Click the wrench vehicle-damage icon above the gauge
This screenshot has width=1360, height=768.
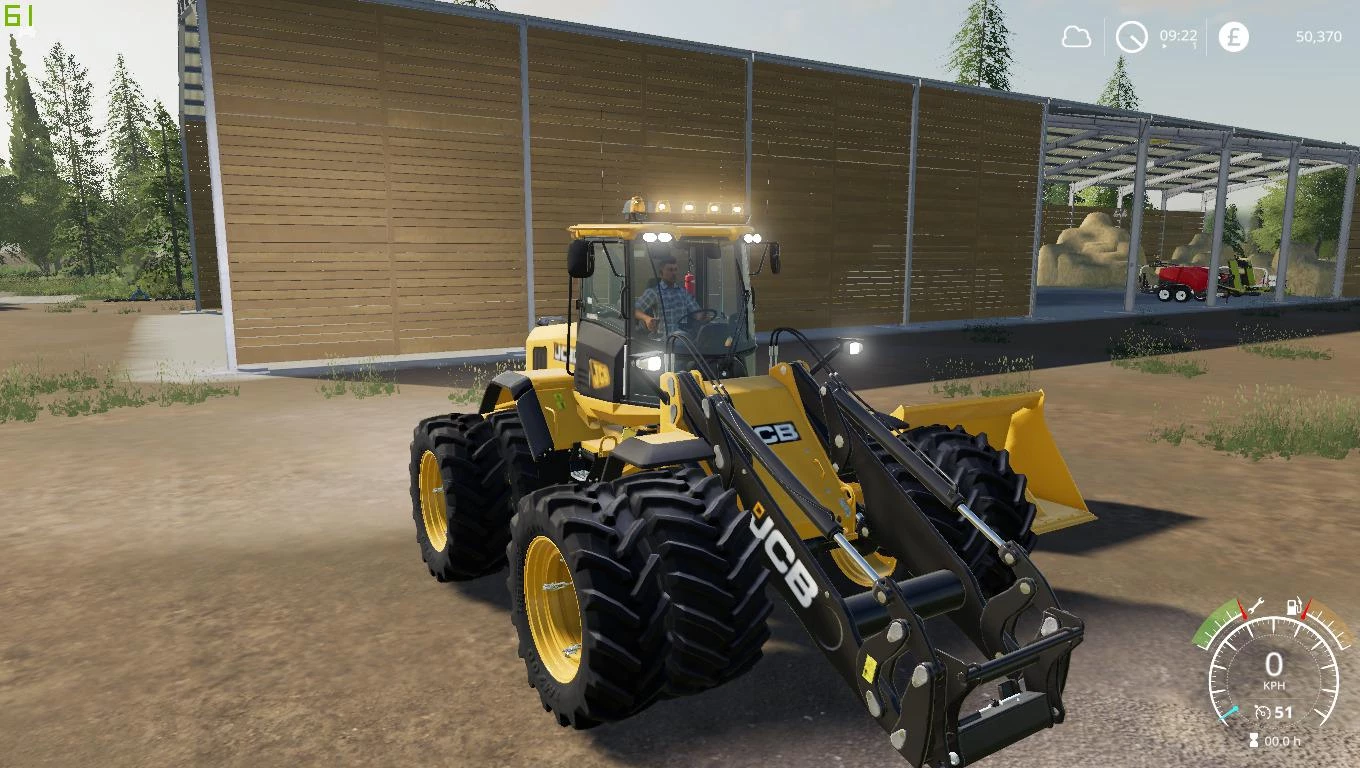pyautogui.click(x=1254, y=606)
